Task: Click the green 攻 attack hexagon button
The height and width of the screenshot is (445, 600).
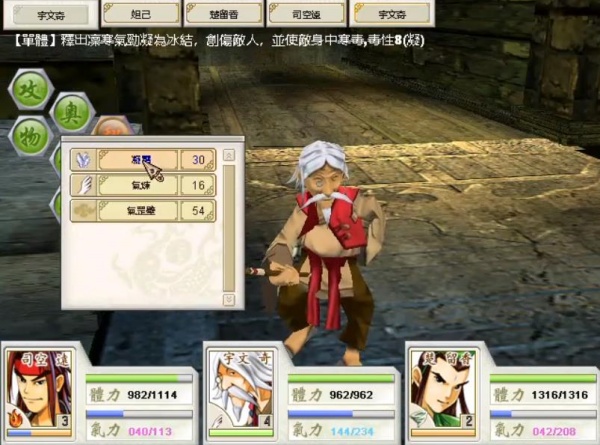Action: pyautogui.click(x=30, y=90)
